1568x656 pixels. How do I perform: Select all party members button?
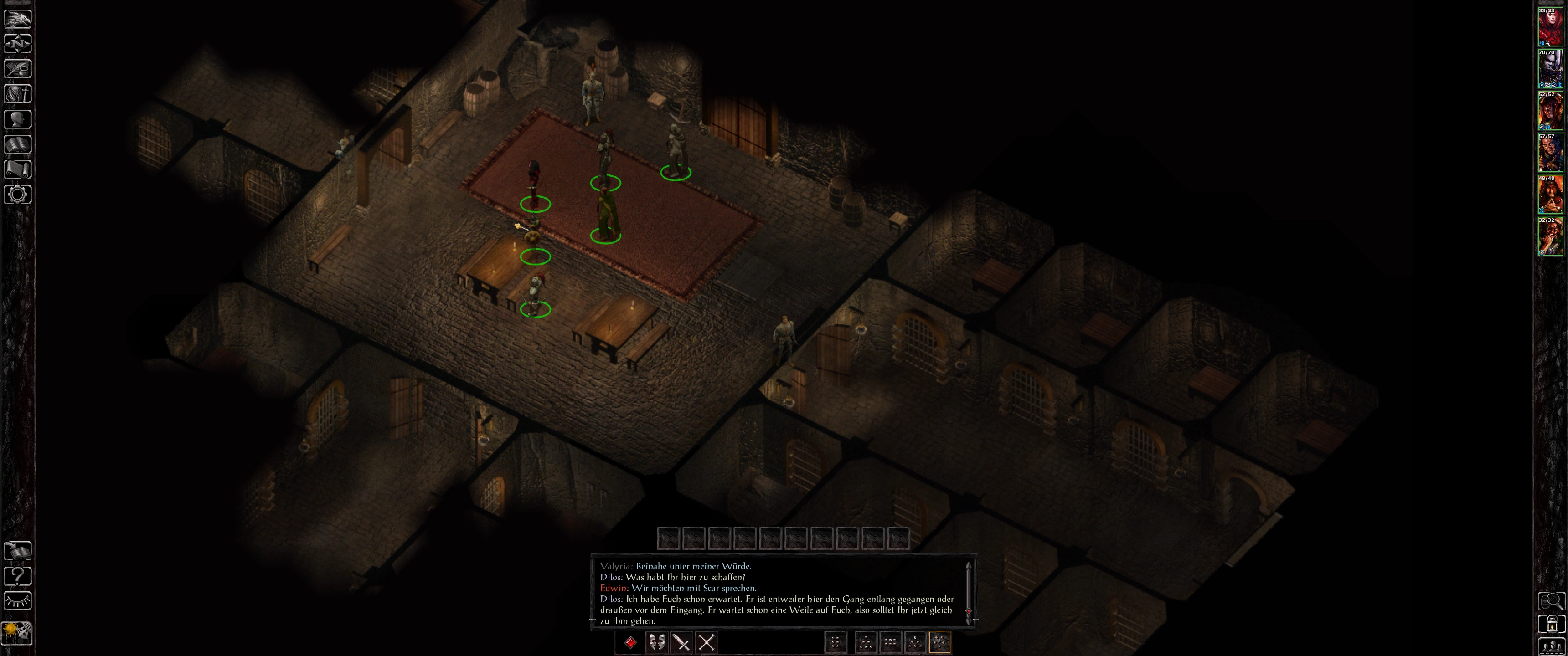point(1552,647)
